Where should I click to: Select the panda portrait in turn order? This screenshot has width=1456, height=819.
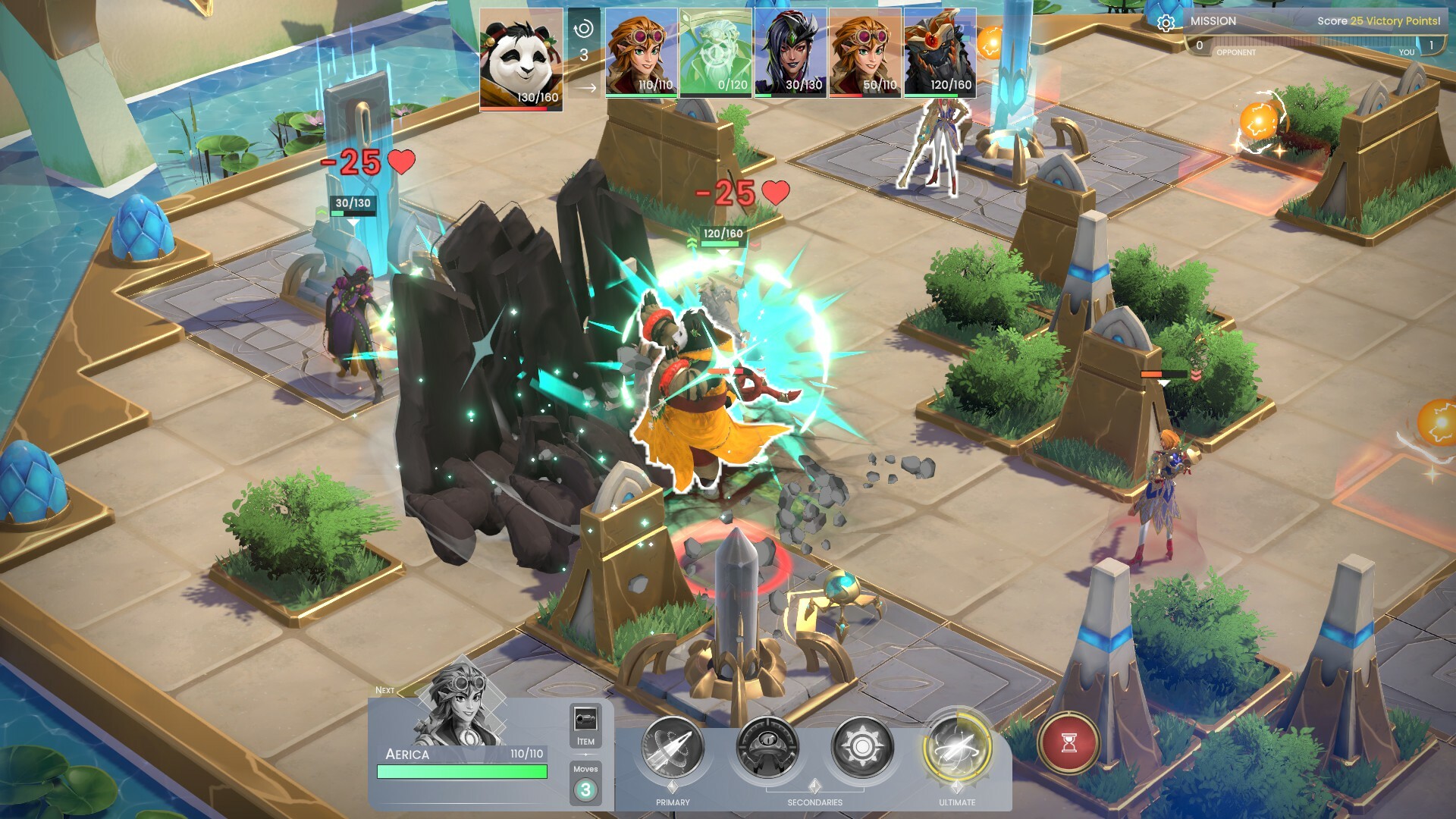click(x=522, y=60)
